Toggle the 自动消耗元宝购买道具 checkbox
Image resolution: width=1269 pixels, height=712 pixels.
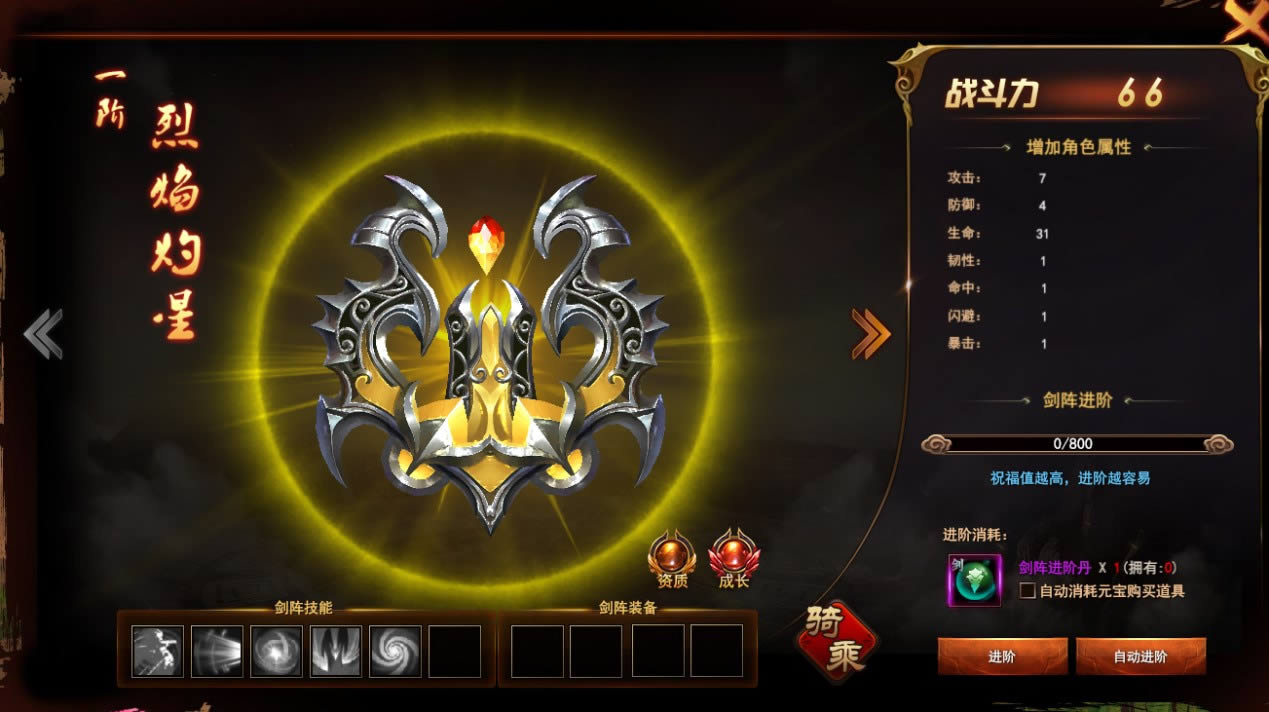click(1027, 591)
